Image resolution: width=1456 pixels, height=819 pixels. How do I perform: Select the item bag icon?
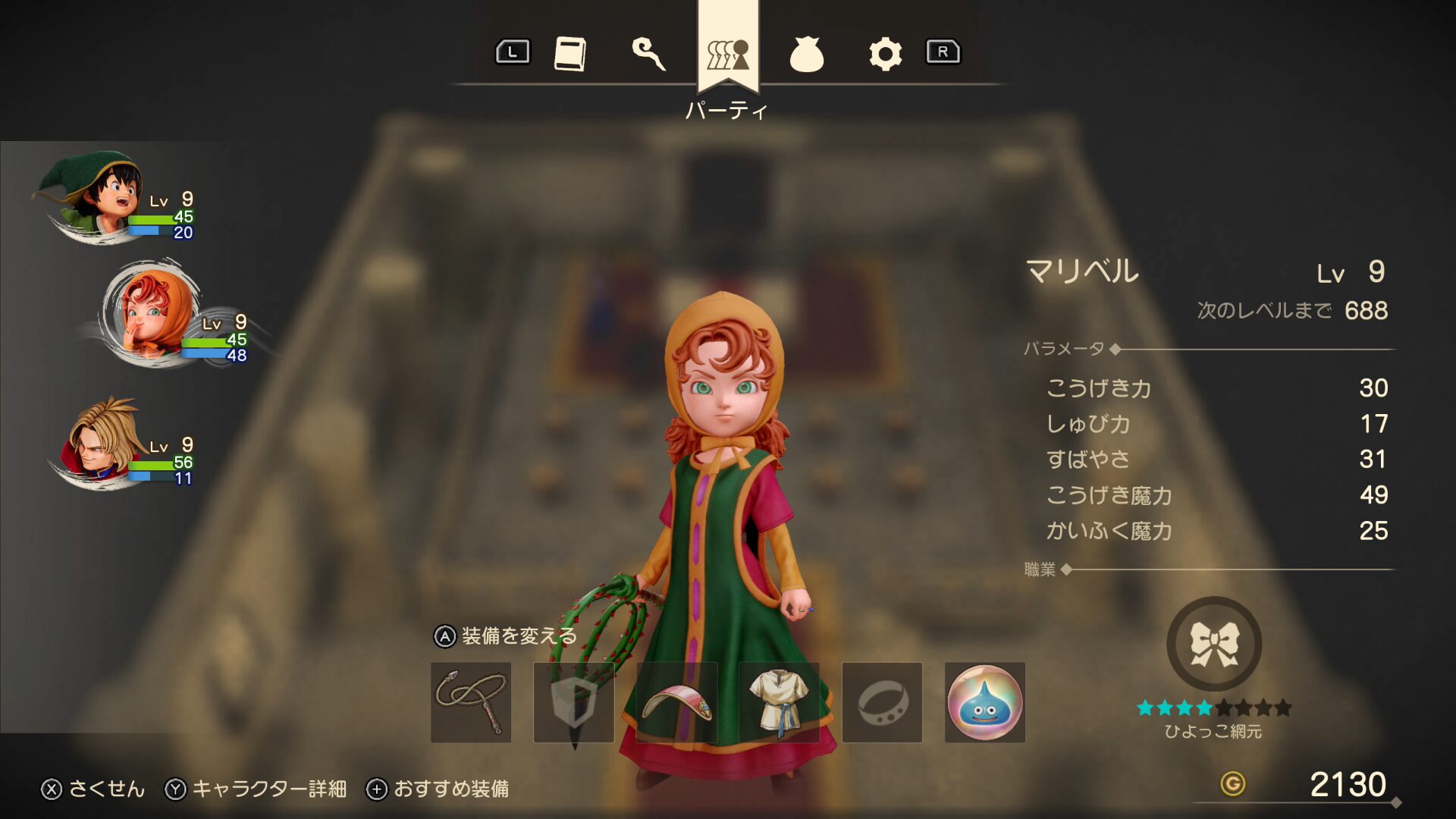click(x=808, y=52)
